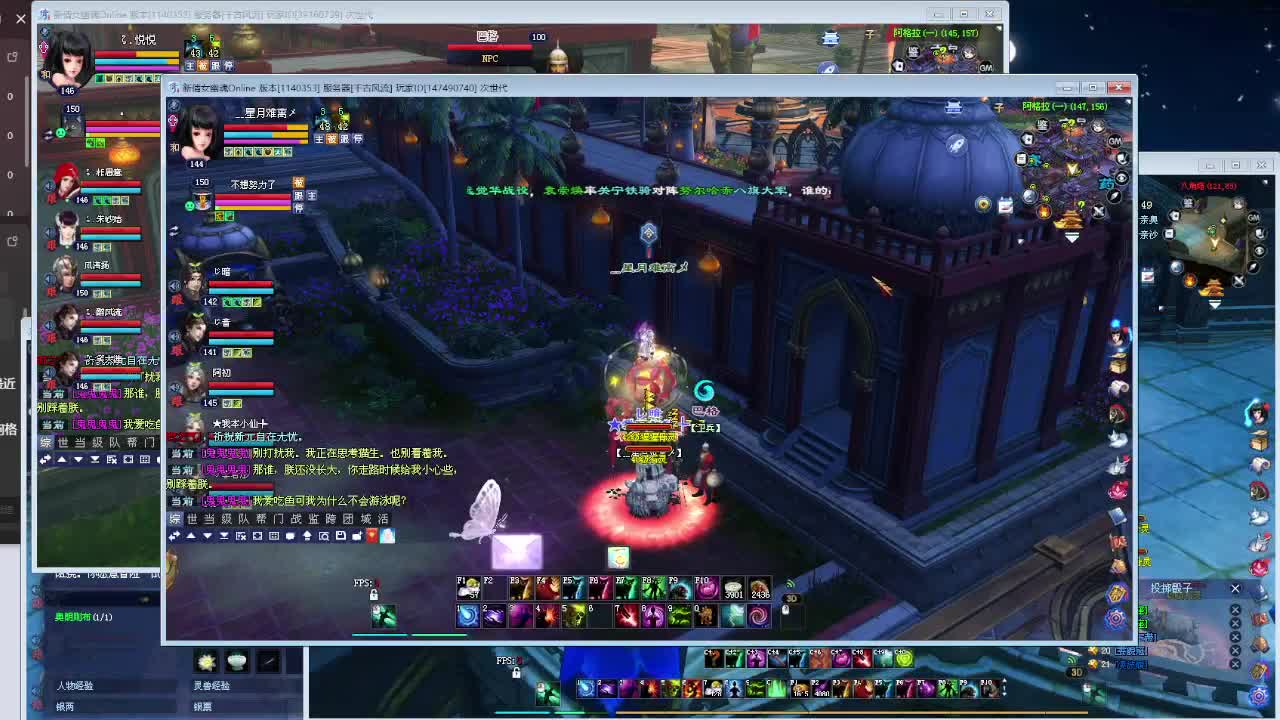
Task: Toggle the mouse lock icon above the FPS counter
Action: coord(374,593)
